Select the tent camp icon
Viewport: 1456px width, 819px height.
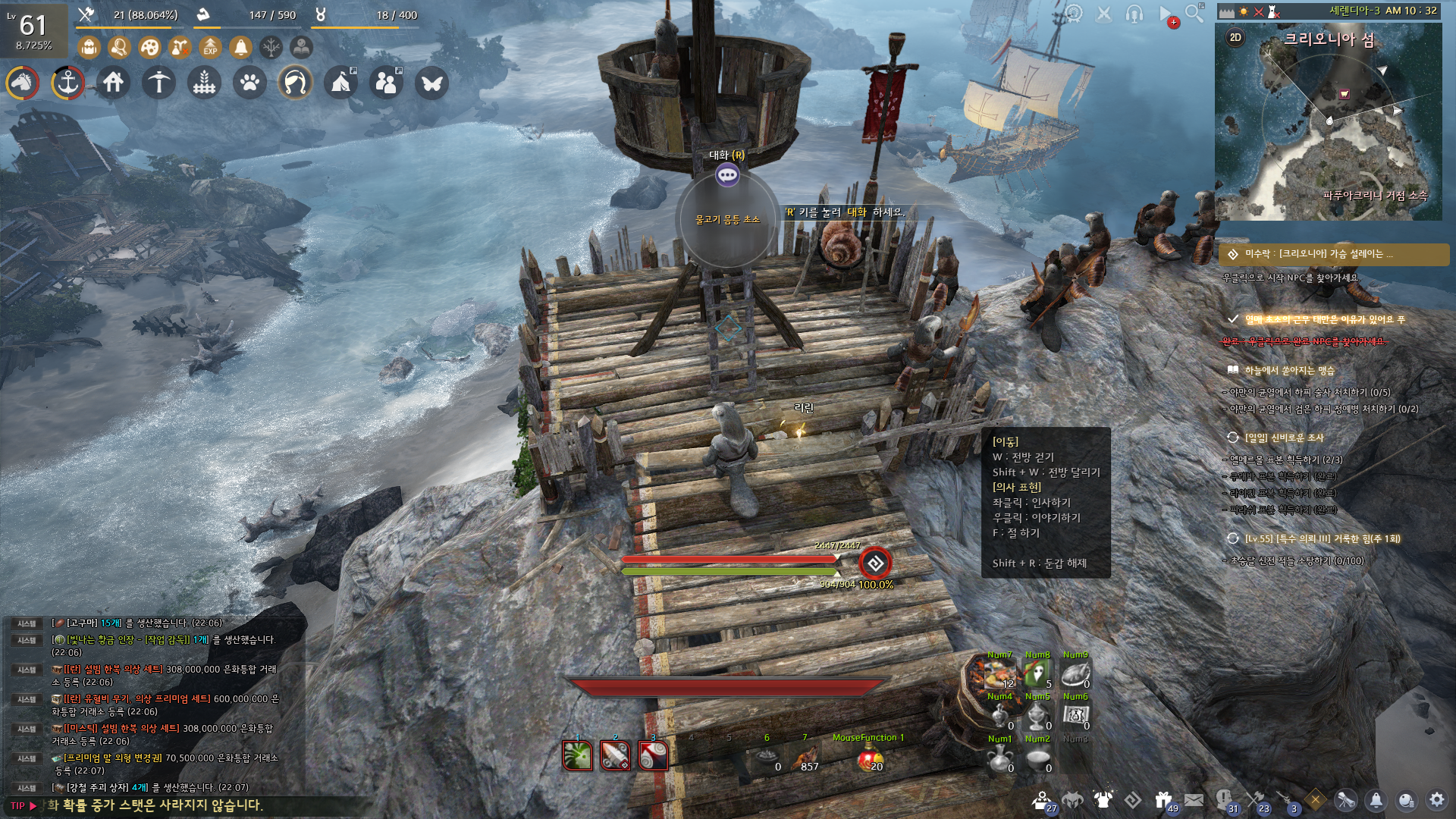pyautogui.click(x=341, y=83)
